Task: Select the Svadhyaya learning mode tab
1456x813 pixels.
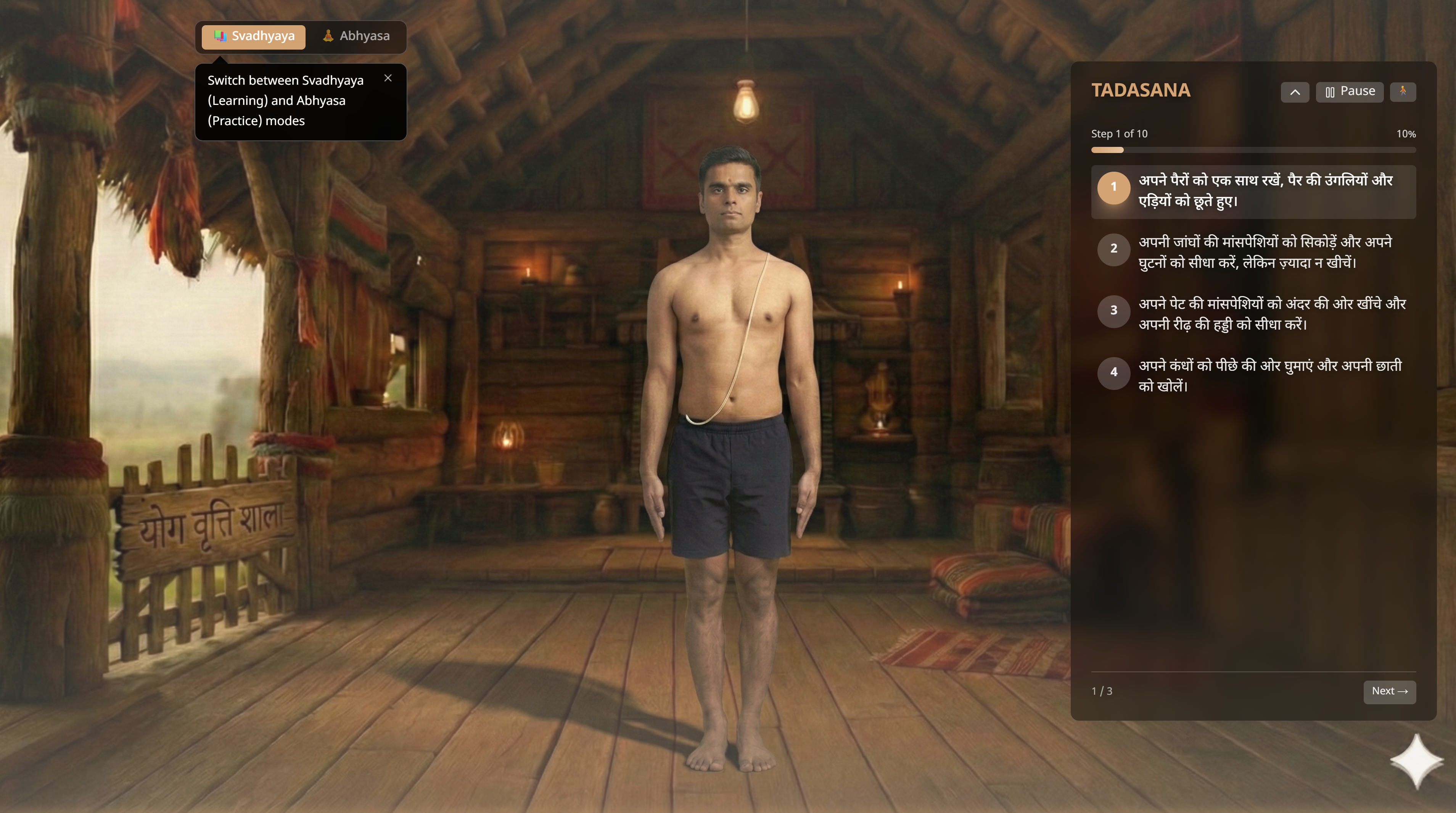Action: (254, 37)
